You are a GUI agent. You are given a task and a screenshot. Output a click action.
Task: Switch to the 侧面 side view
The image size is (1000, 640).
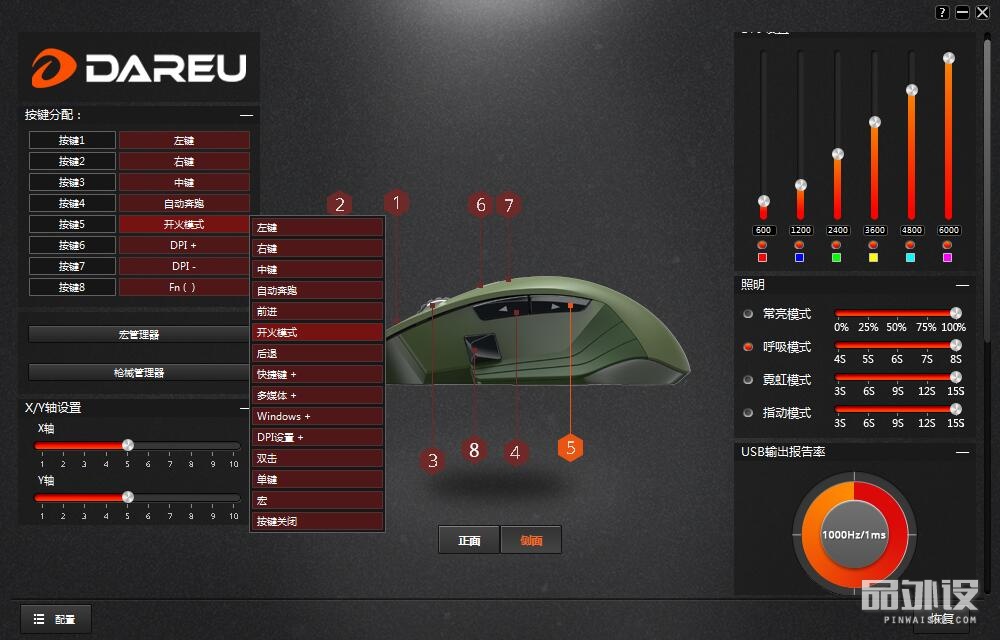(x=531, y=540)
